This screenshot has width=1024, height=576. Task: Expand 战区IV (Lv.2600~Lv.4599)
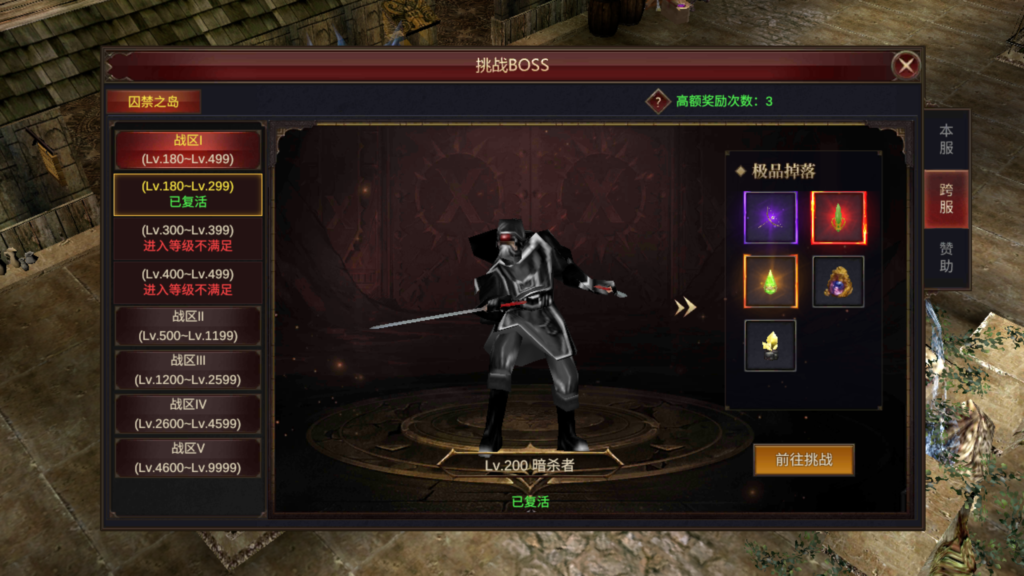[x=187, y=414]
